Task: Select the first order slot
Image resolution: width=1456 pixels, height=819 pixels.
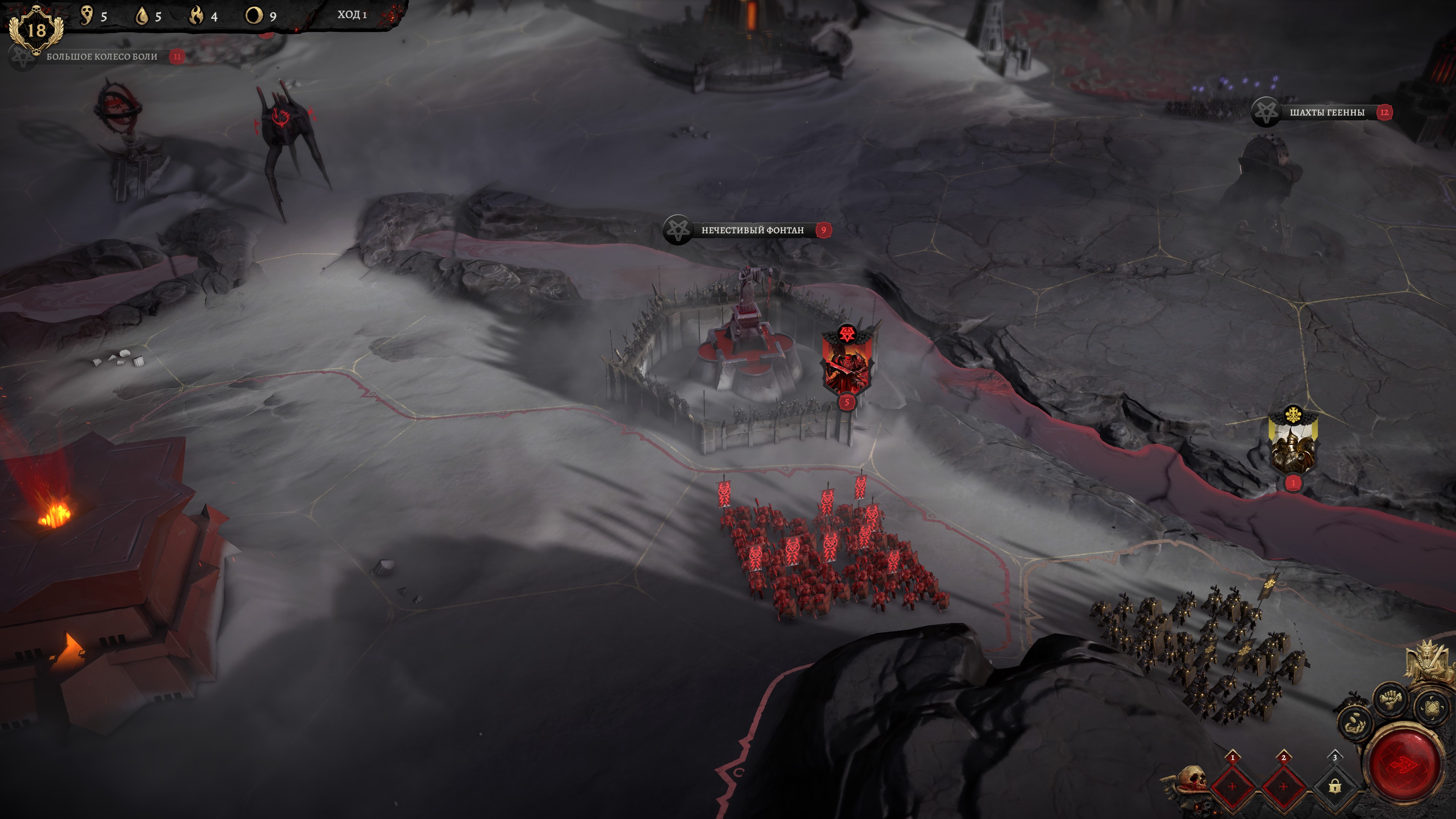Action: point(1232,786)
